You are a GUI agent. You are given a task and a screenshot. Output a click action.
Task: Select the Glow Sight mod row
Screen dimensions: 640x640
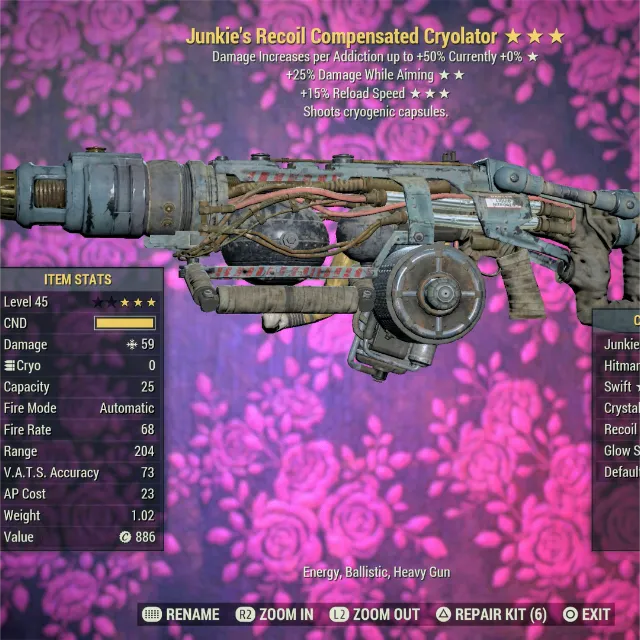[620, 451]
